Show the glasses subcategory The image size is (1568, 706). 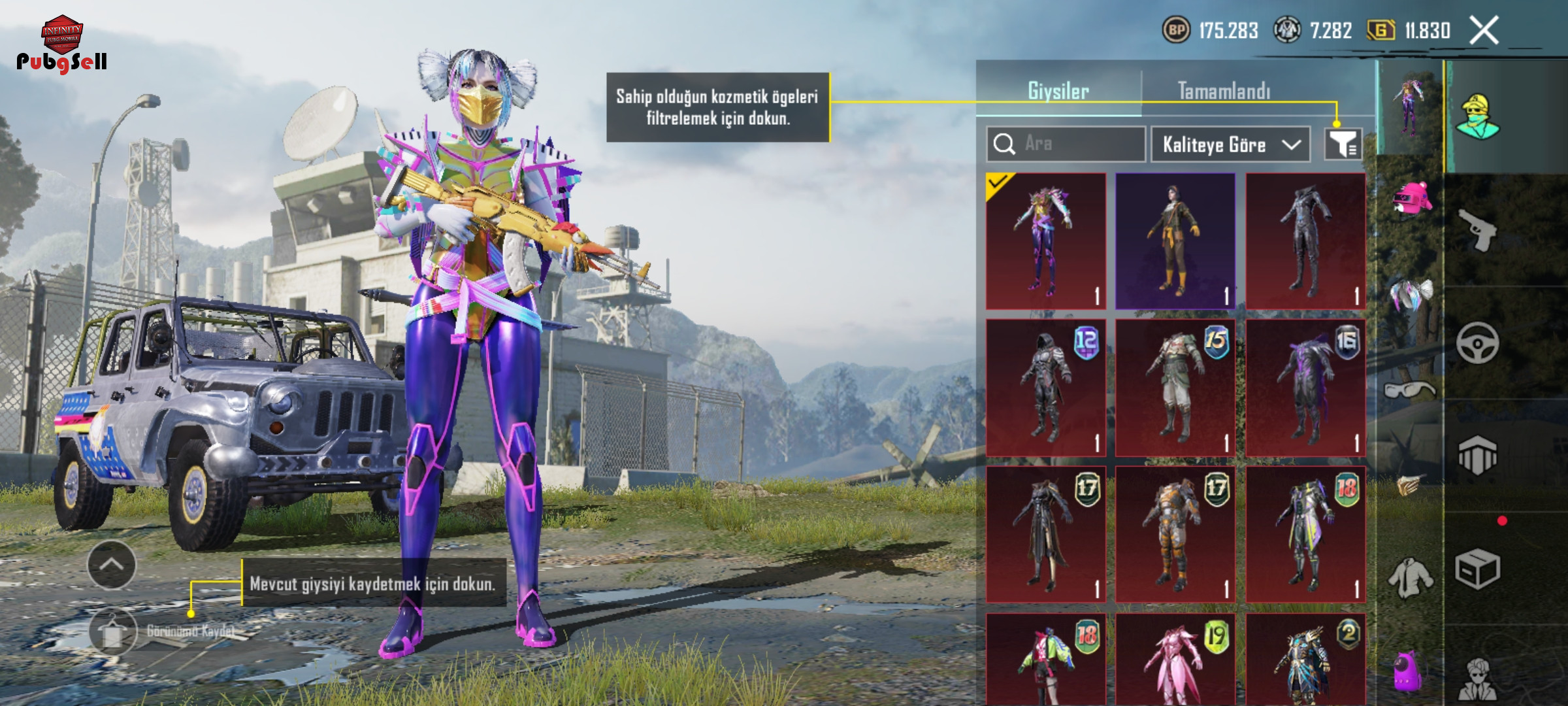coord(1410,390)
